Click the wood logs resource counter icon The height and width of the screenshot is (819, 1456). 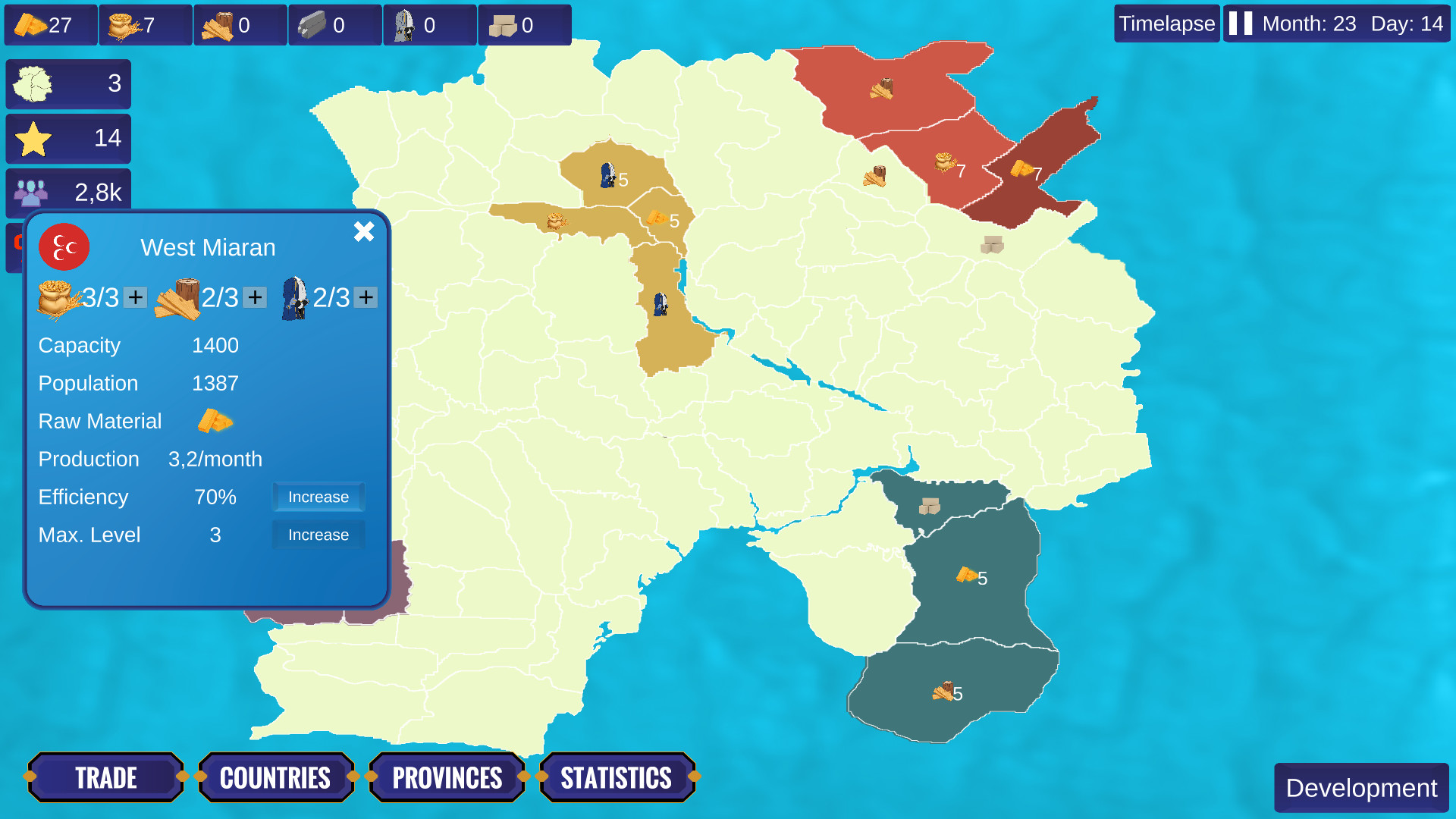point(220,24)
